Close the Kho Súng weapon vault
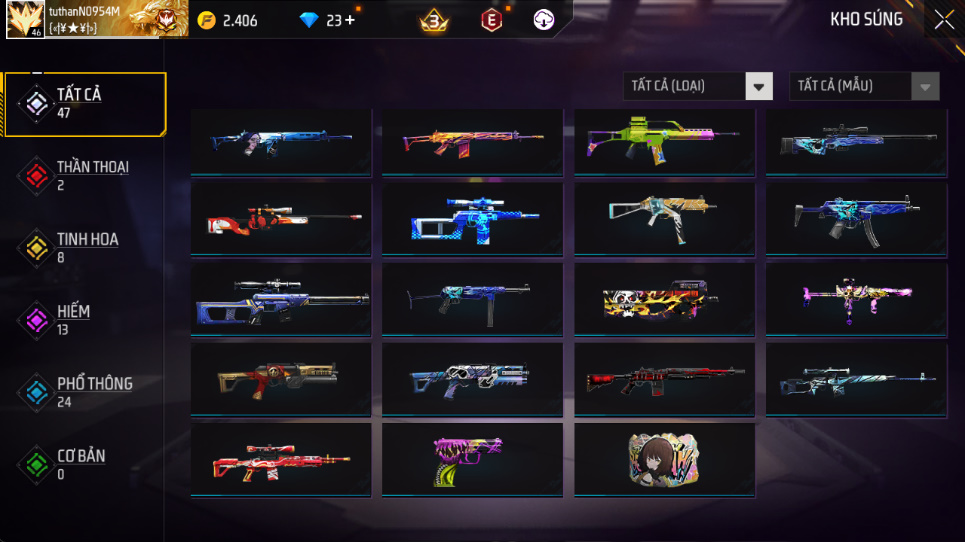 (943, 20)
